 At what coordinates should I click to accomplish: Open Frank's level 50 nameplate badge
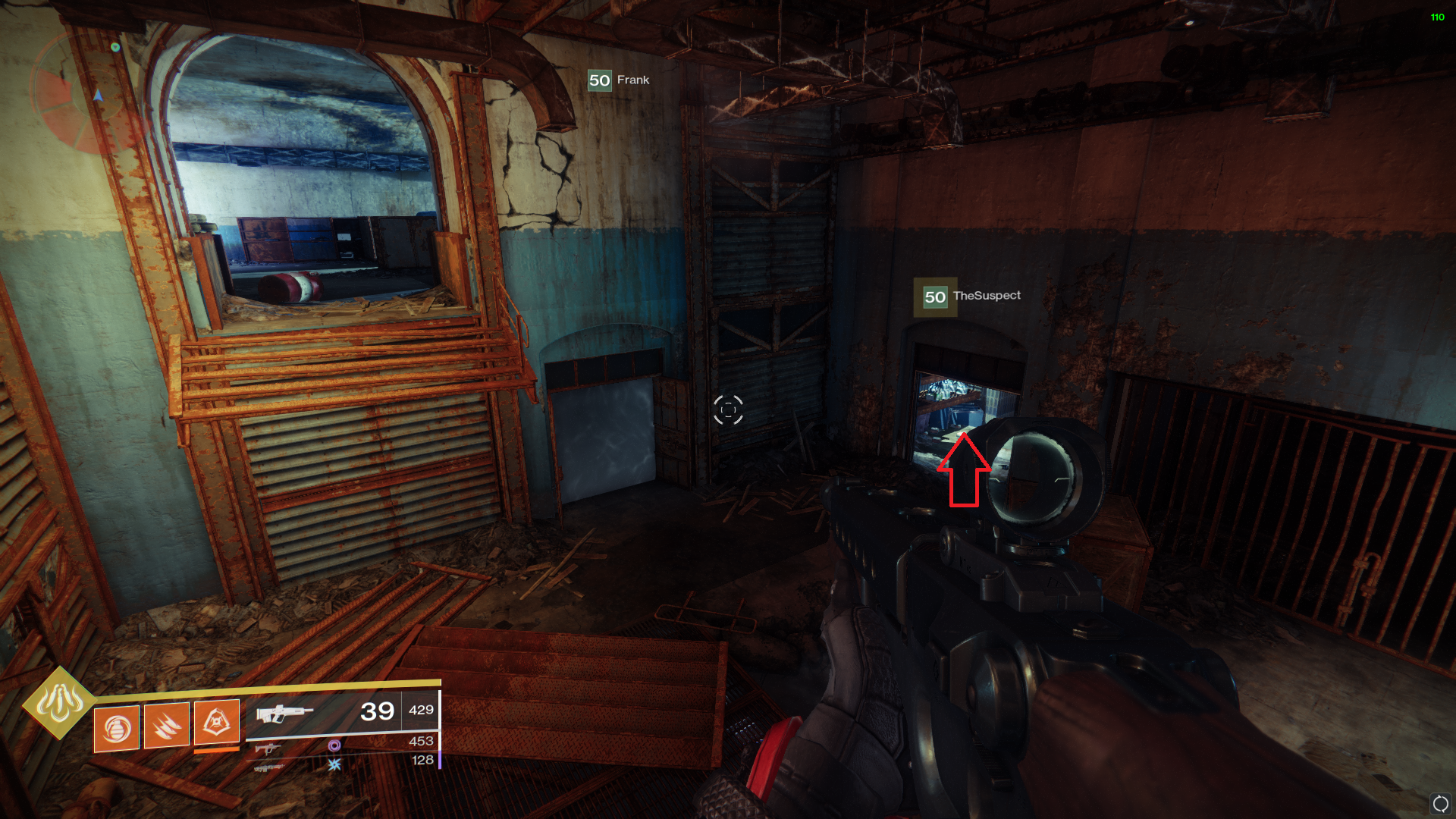pyautogui.click(x=600, y=80)
